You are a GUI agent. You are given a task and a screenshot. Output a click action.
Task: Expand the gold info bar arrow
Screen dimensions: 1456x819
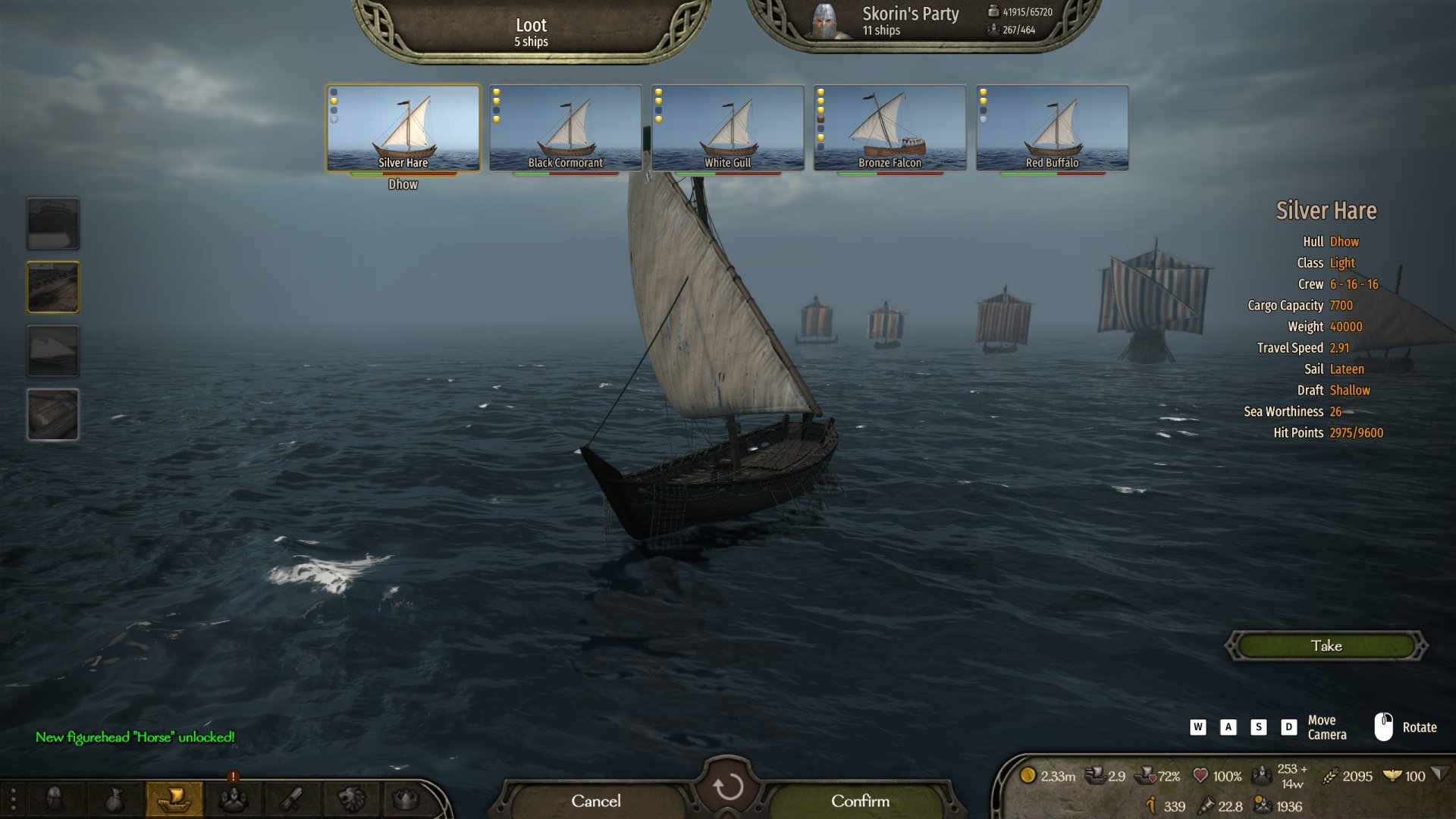coord(1440,774)
